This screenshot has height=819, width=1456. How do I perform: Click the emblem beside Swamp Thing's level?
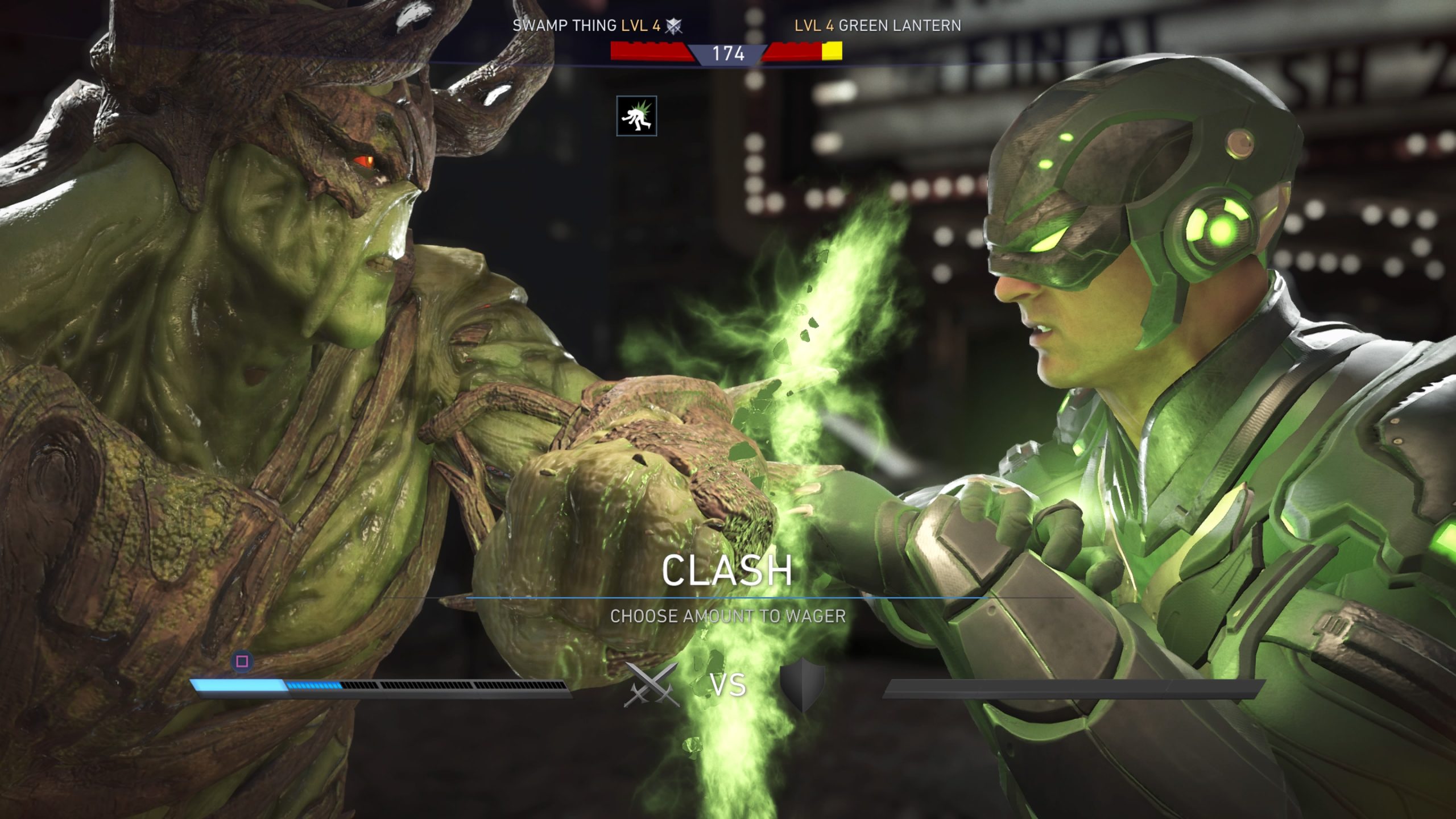point(674,26)
